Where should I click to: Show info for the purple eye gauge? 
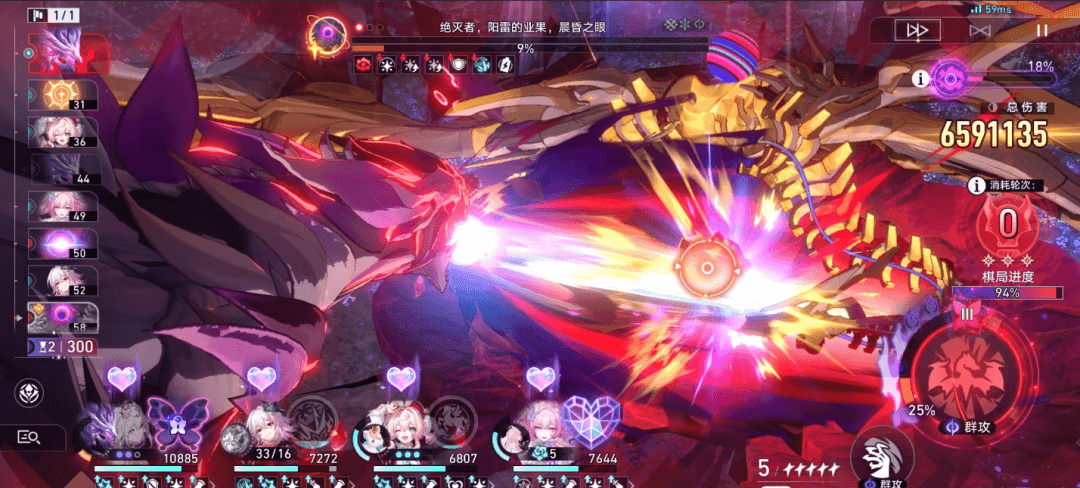coord(920,76)
